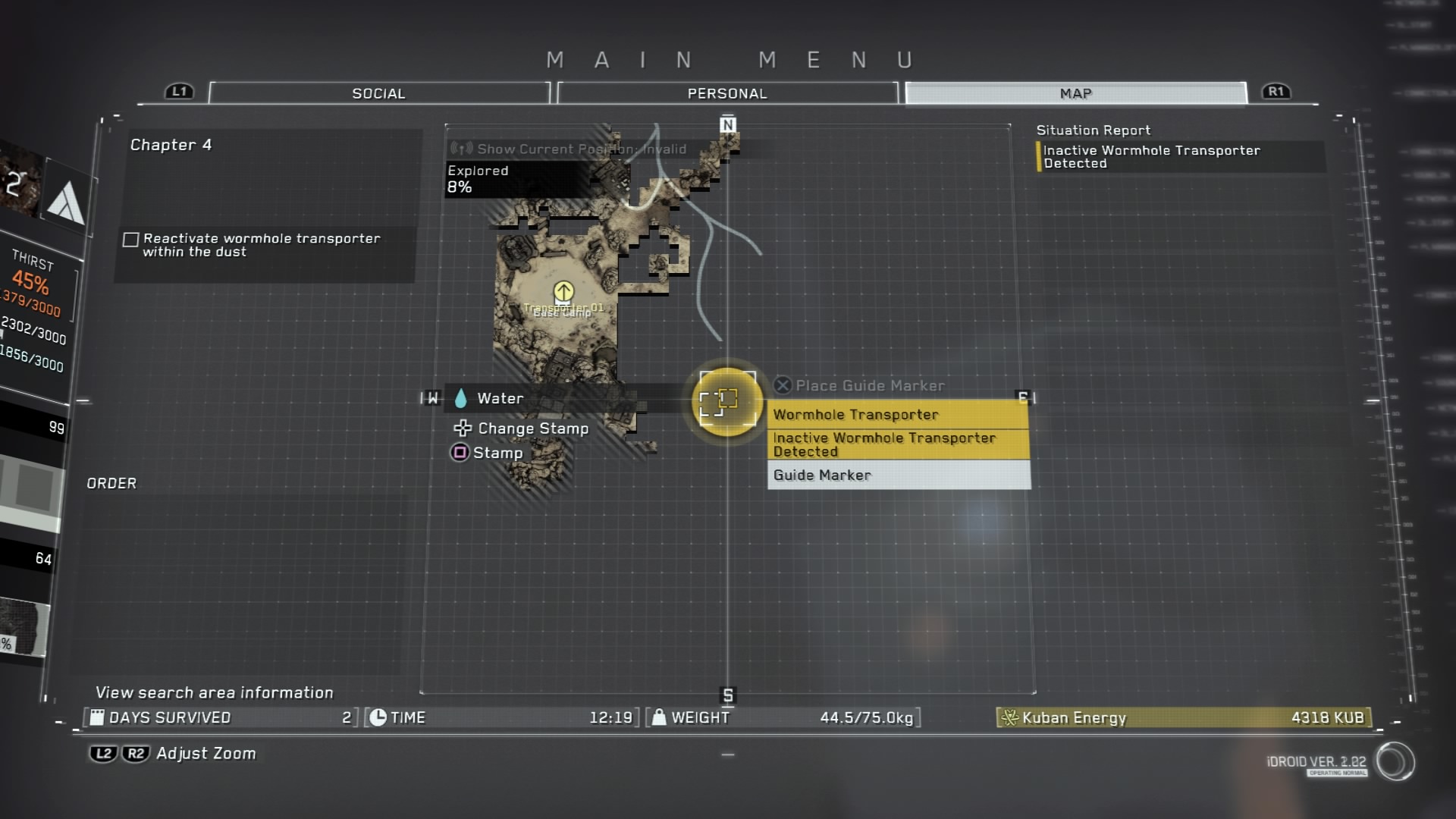Click the Transporter 01 Base Camp marker
The width and height of the screenshot is (1456, 819).
pyautogui.click(x=563, y=293)
